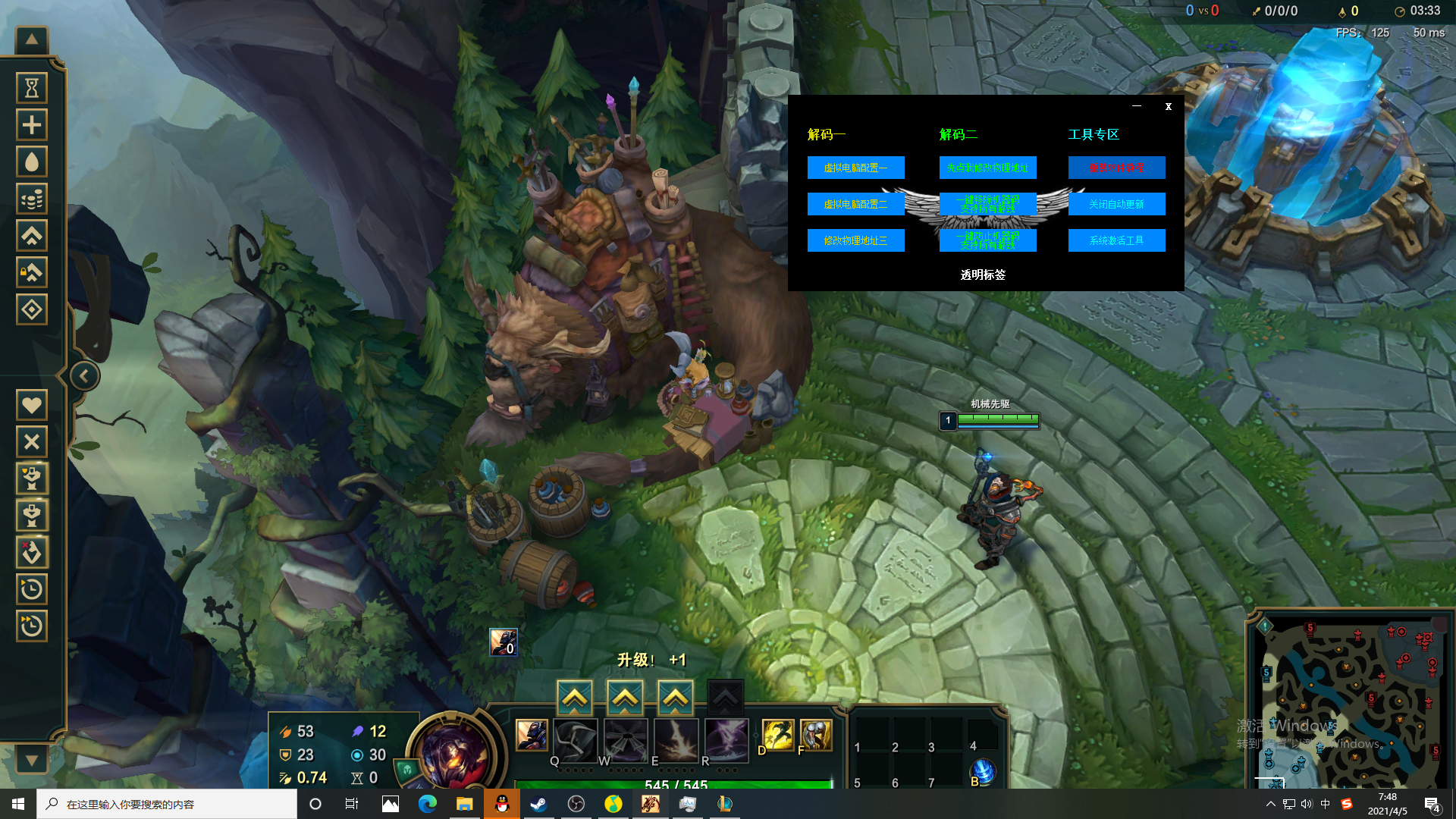This screenshot has width=1456, height=819.
Task: Activate the Flash summoner spell on D
Action: [x=778, y=735]
